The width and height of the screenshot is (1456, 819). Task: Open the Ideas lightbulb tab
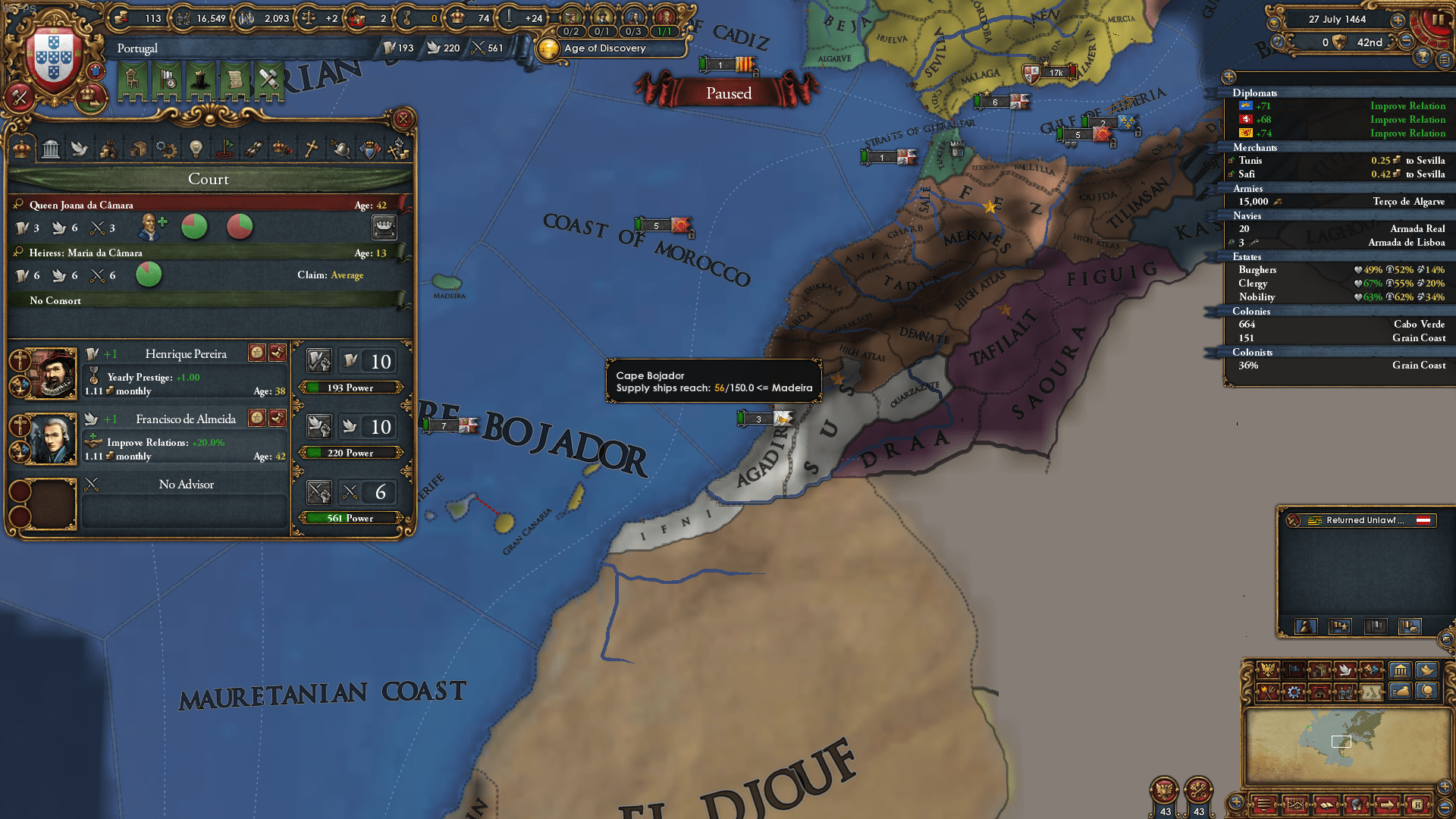point(197,149)
